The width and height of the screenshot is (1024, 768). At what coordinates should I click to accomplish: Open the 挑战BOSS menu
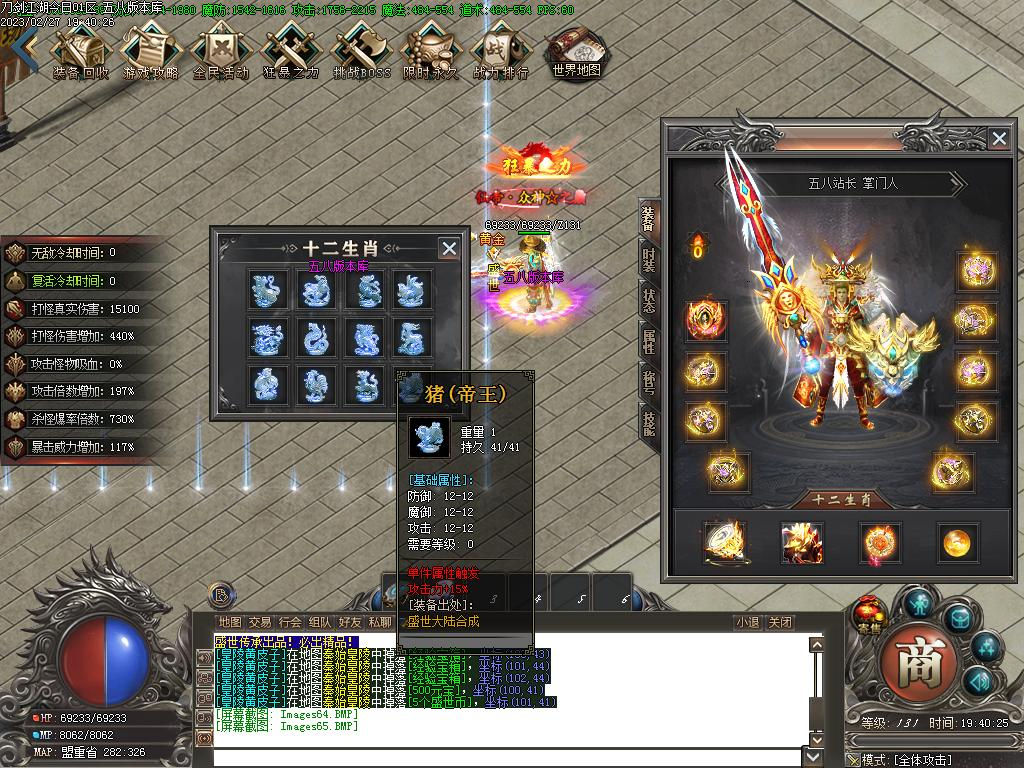361,53
